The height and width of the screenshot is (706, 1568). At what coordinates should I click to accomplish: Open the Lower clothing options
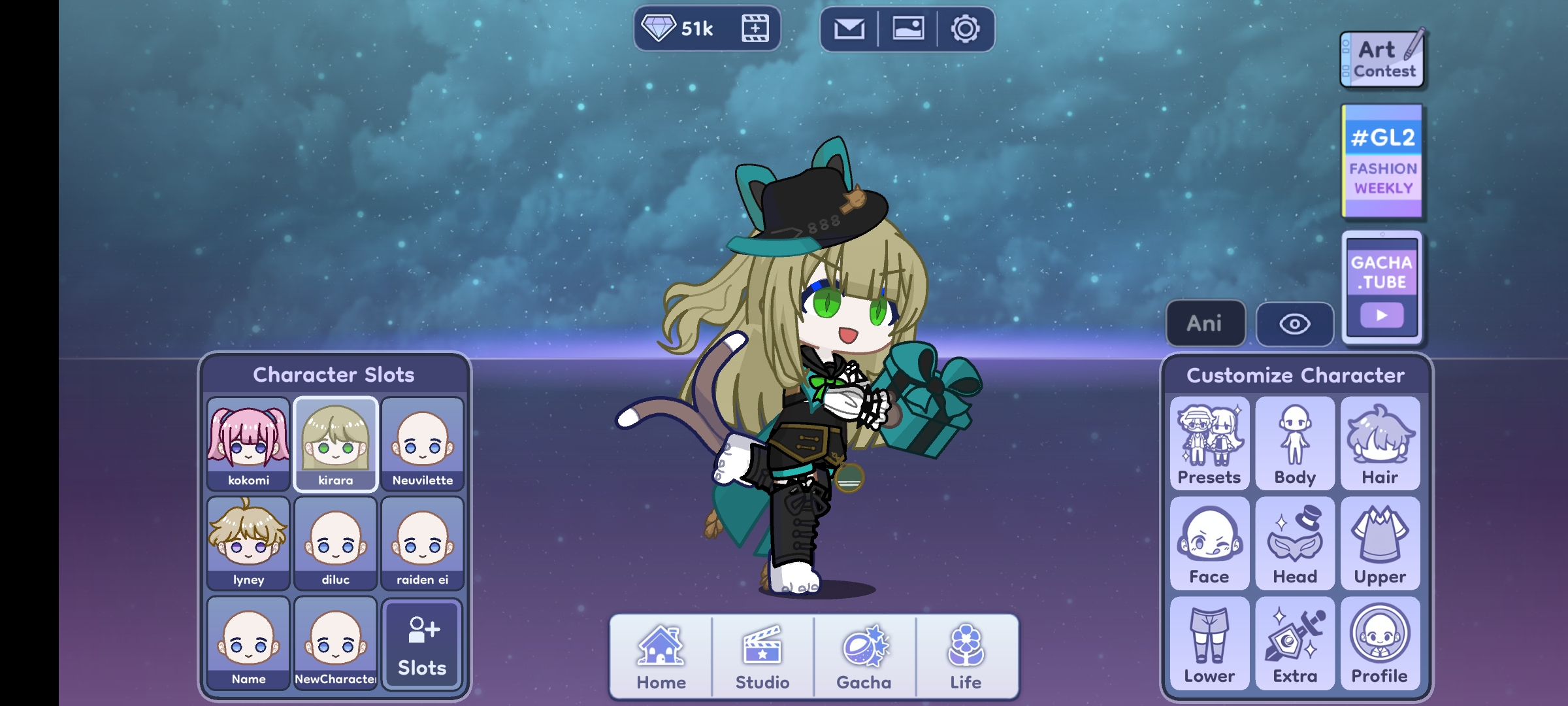coord(1209,643)
